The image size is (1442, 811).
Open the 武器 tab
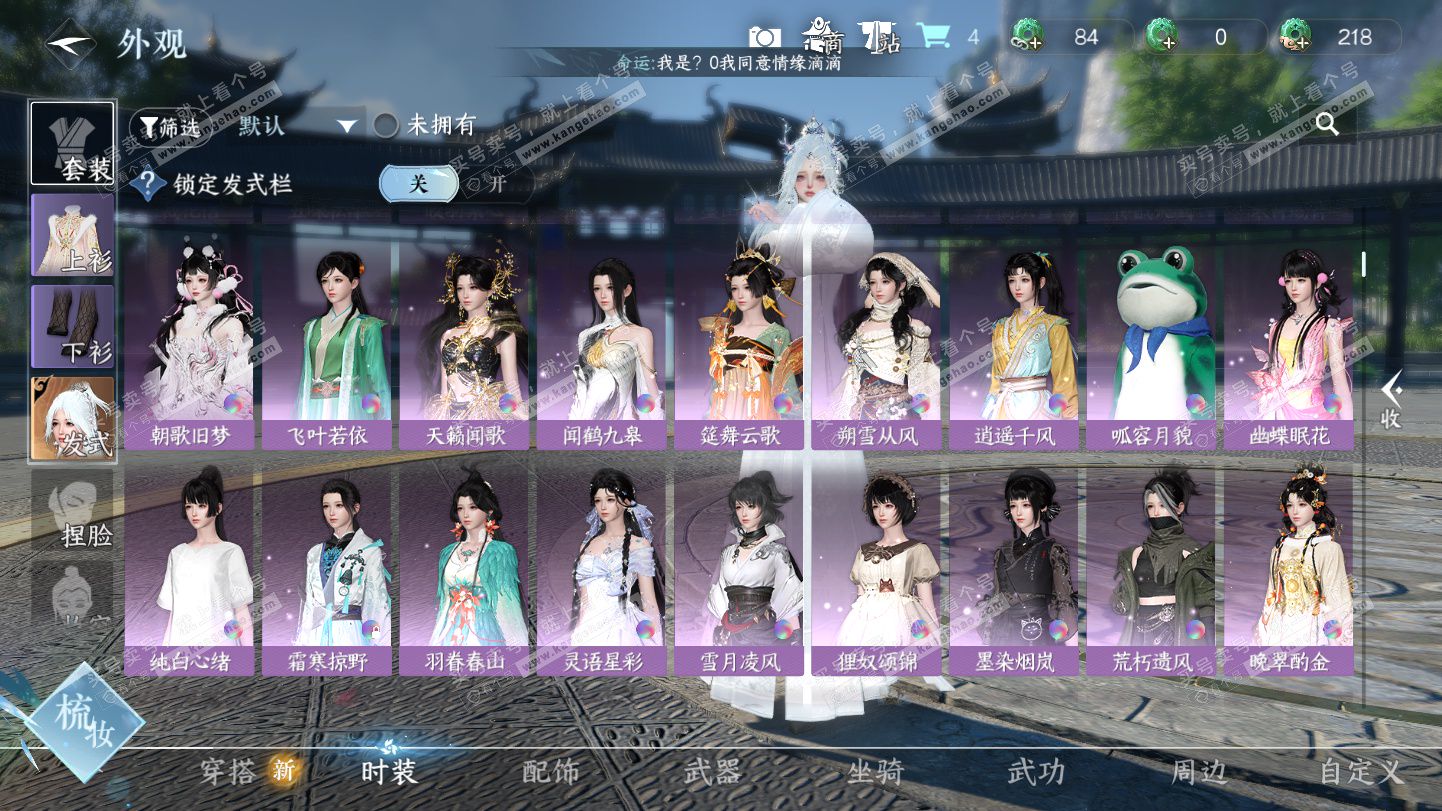[712, 771]
